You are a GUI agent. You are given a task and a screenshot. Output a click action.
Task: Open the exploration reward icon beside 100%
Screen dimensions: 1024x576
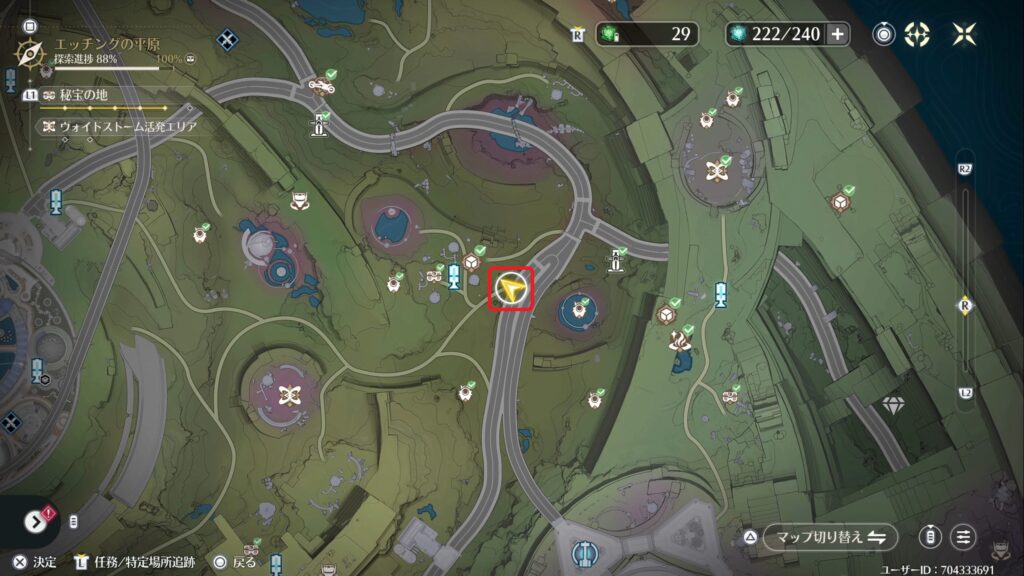[191, 60]
